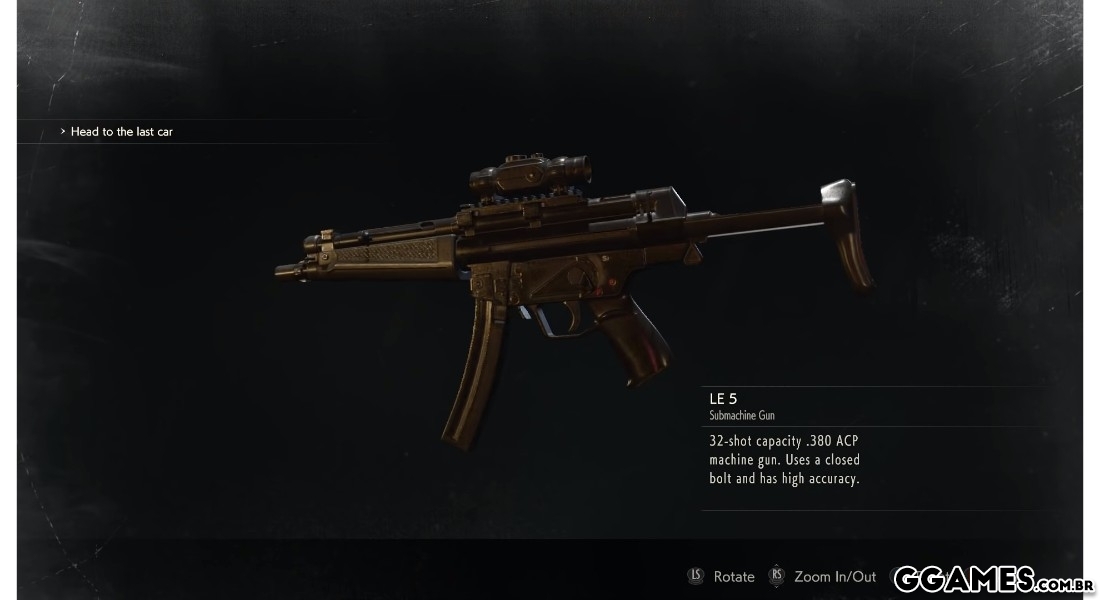Screen dimensions: 1100x600
Task: Open the GGAMES.com.br watermark link
Action: [993, 578]
